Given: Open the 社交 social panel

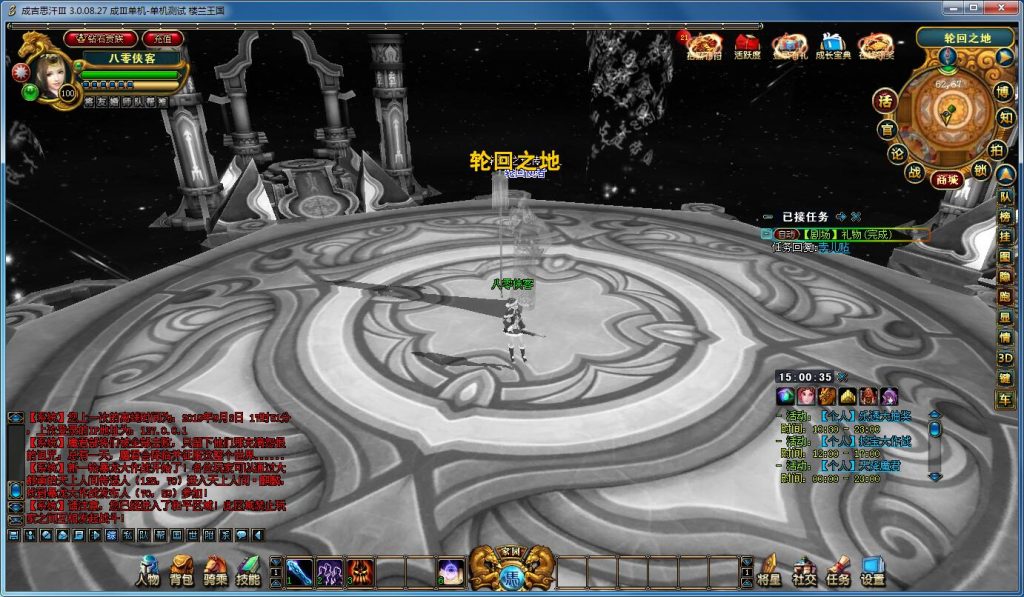Looking at the screenshot, I should coord(804,570).
